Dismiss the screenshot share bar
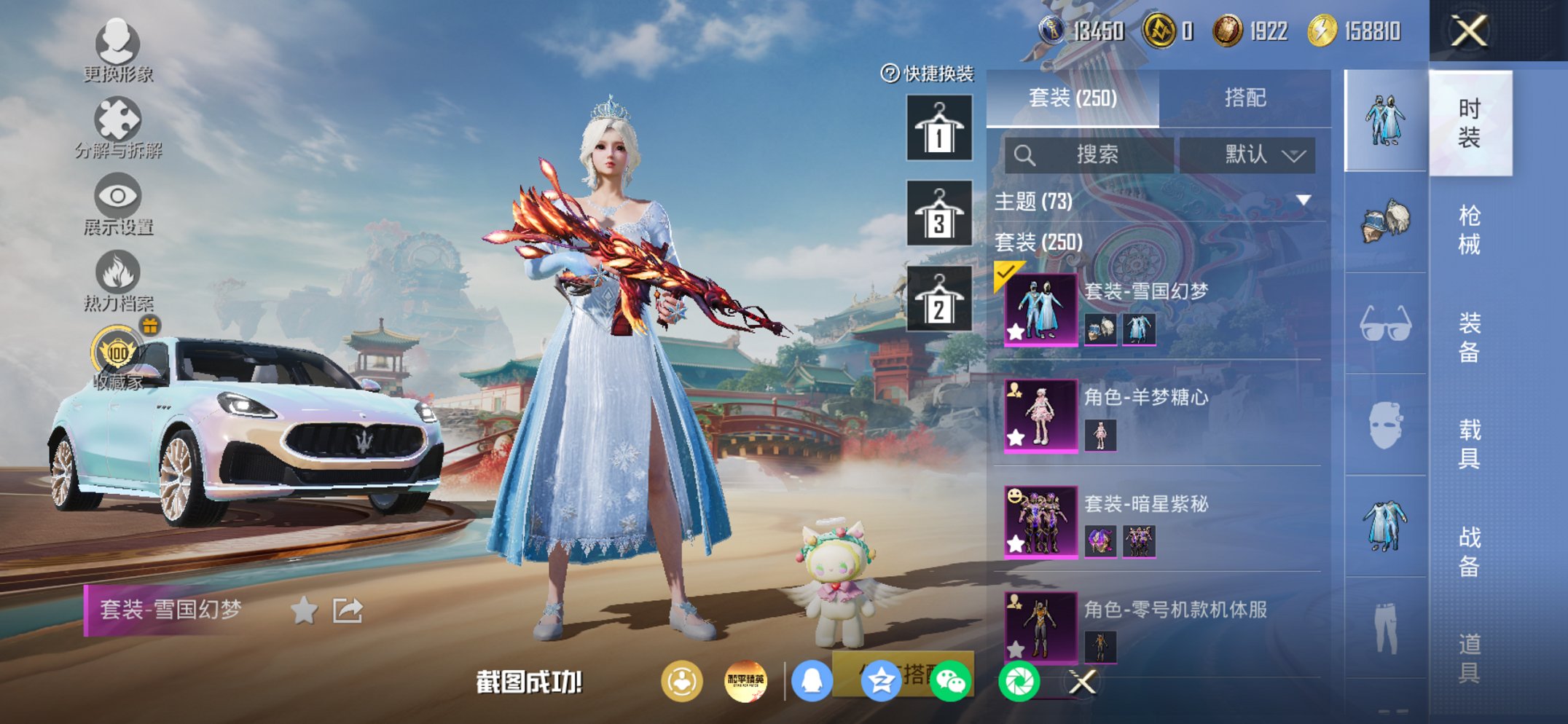 [1082, 682]
